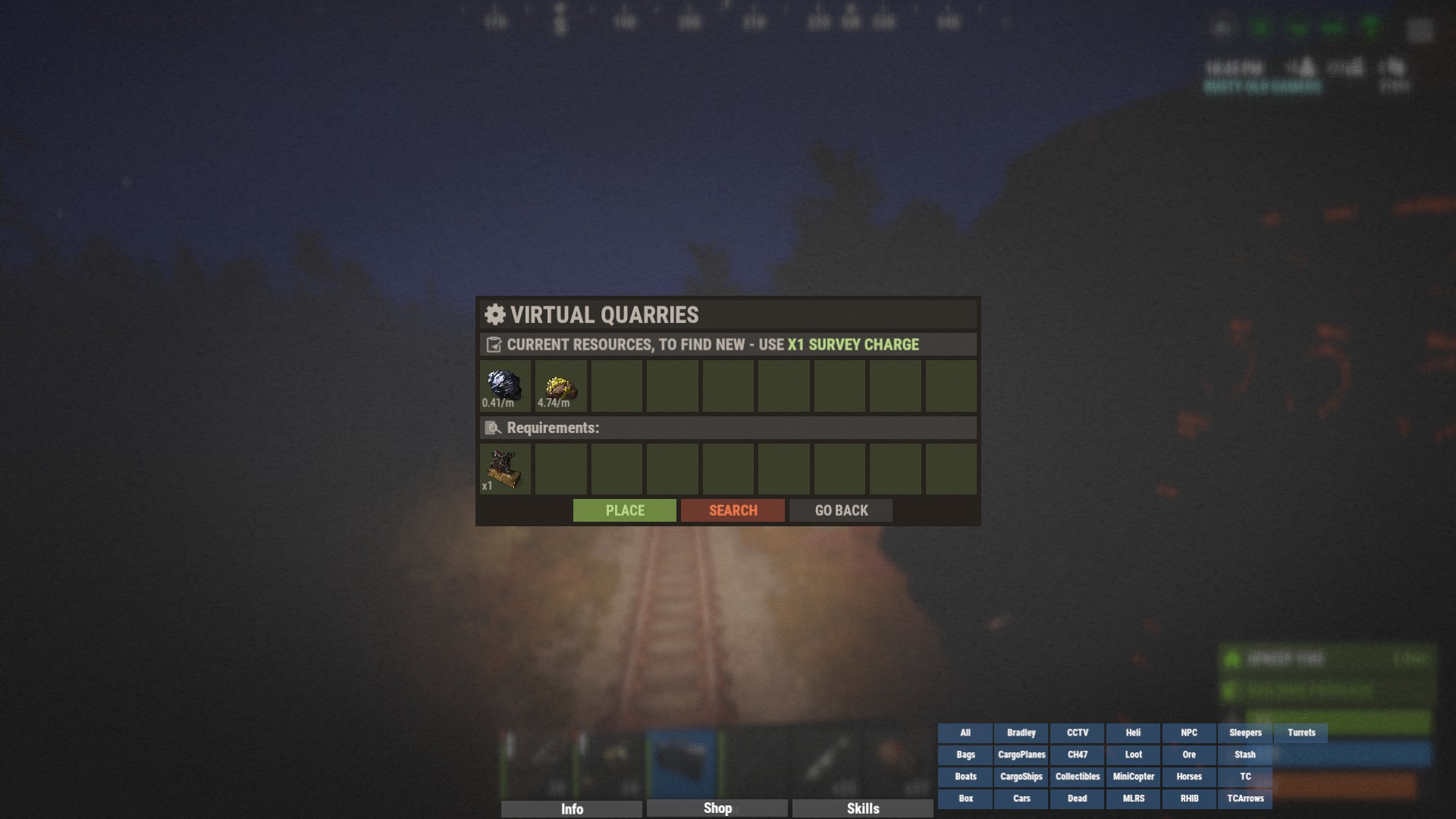Click the clipboard icon beside Current Resources
1456x819 pixels.
(493, 344)
